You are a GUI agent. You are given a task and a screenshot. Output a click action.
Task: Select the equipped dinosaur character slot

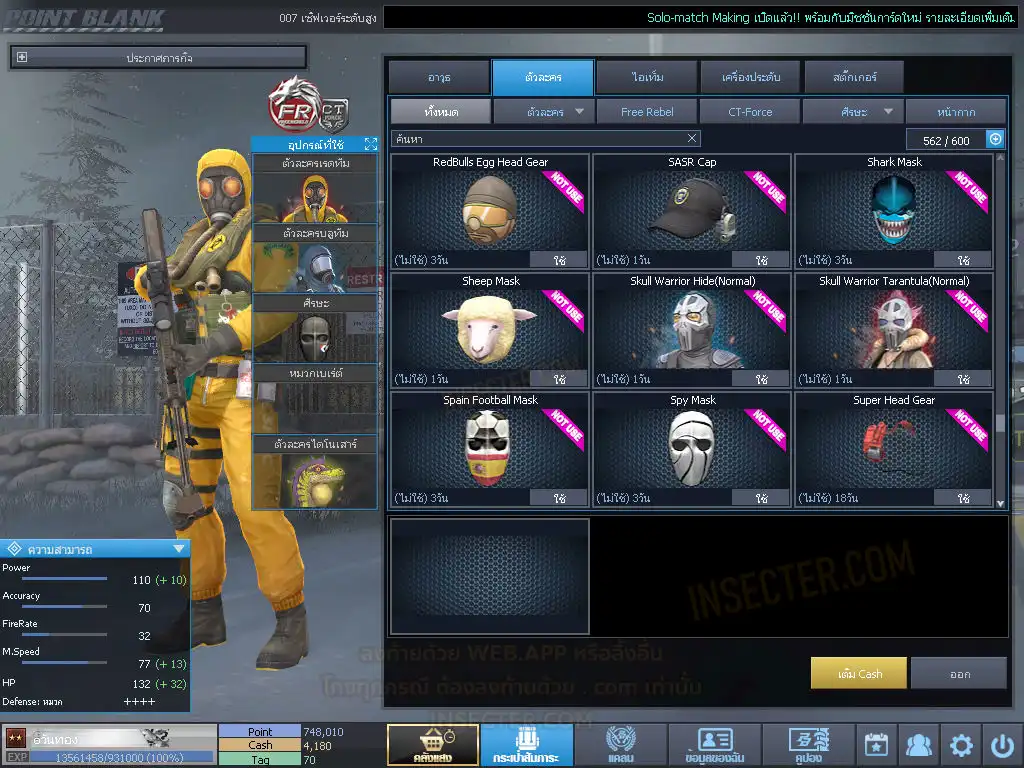point(315,472)
